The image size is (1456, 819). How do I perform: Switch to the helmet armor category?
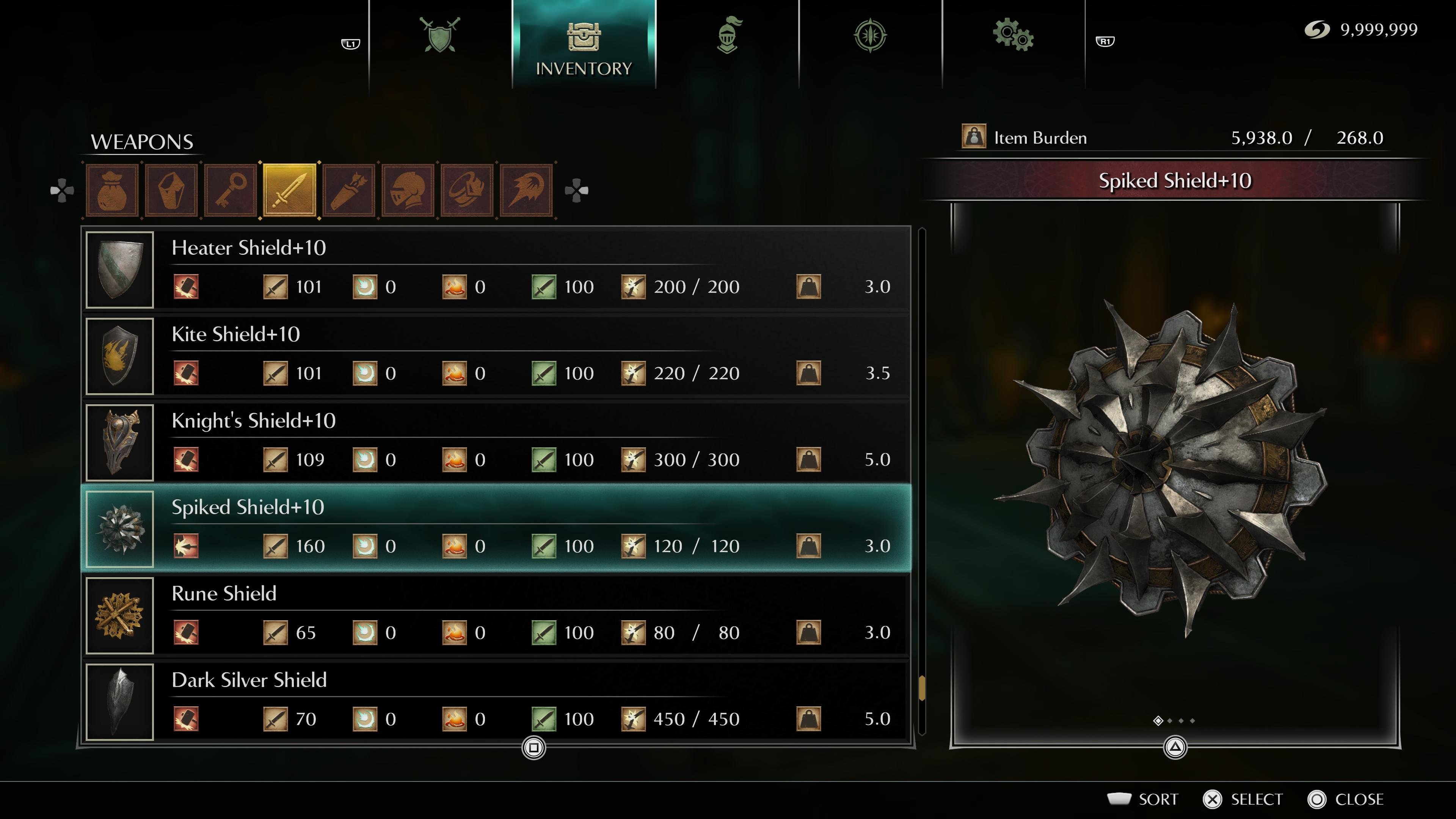coord(408,190)
